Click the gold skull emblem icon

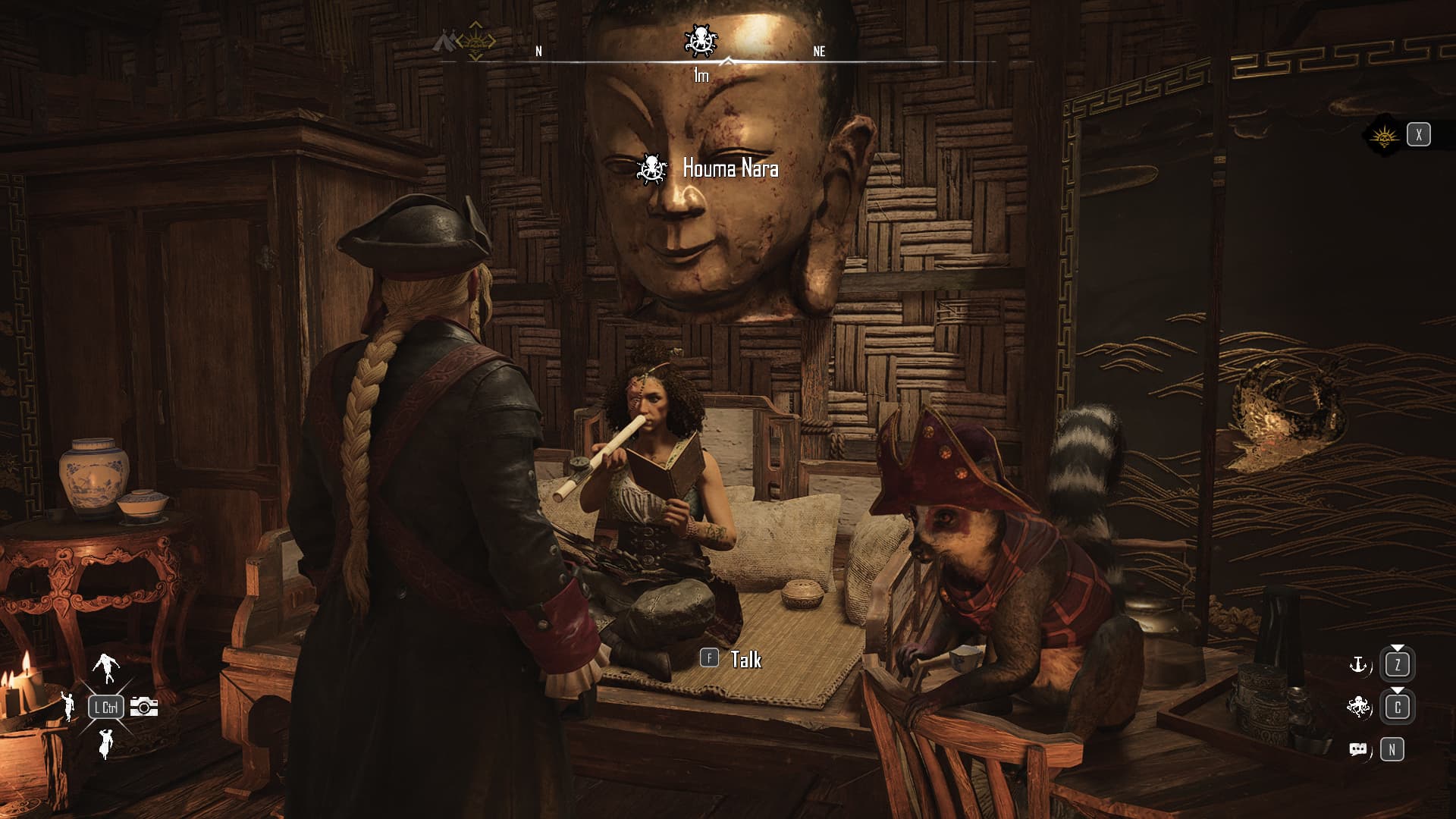(x=1384, y=136)
